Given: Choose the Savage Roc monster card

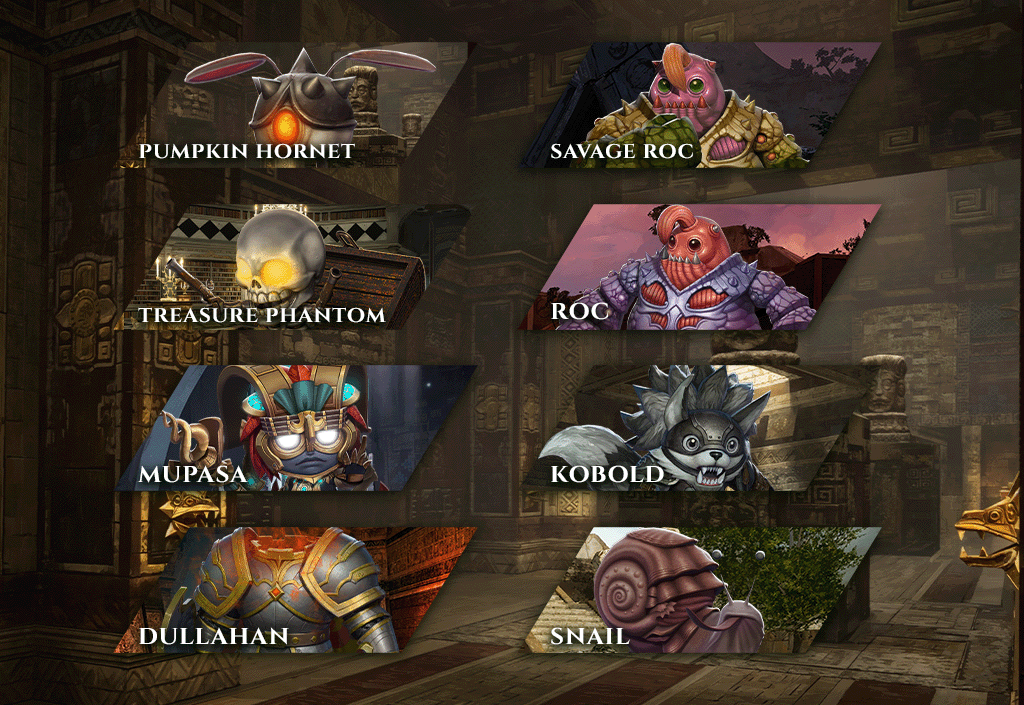Looking at the screenshot, I should [x=700, y=105].
